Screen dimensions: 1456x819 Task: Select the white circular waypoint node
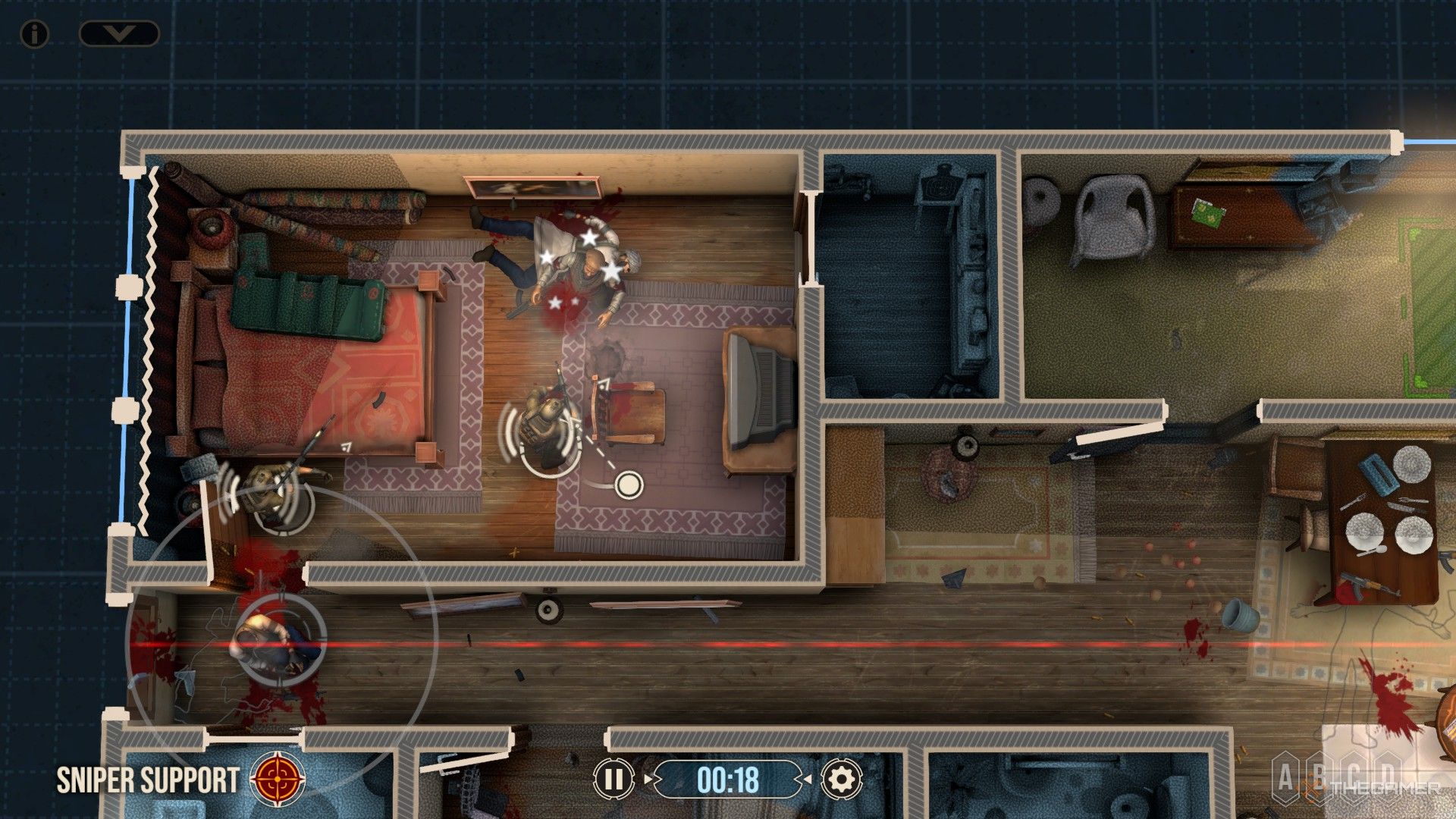[x=629, y=484]
